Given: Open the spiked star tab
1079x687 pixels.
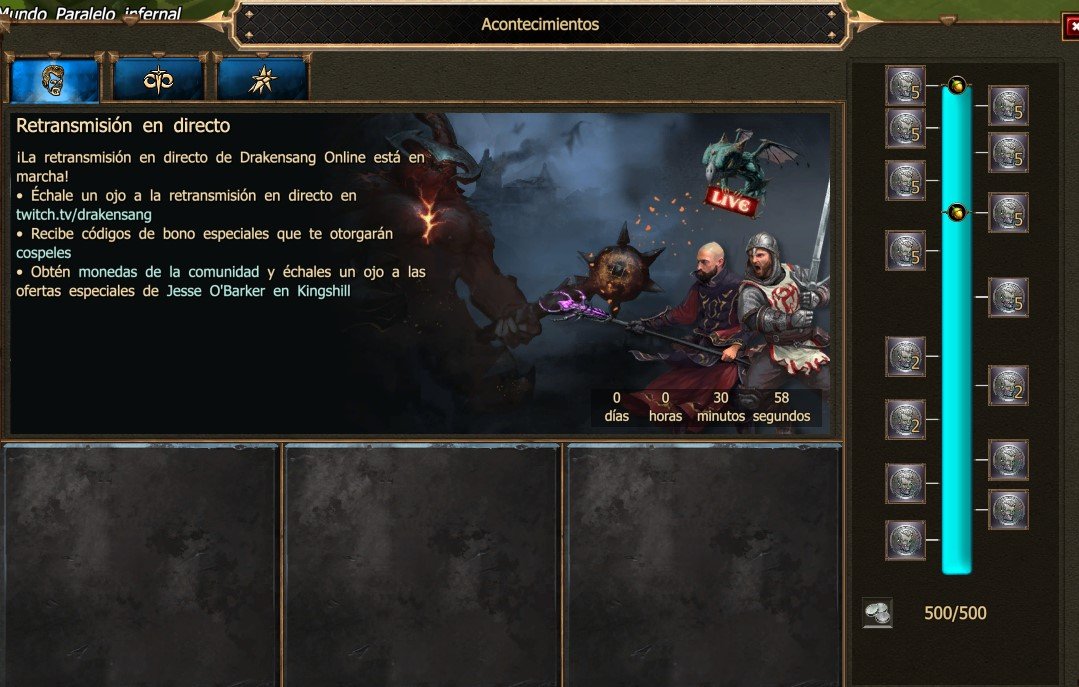Looking at the screenshot, I should tap(262, 80).
